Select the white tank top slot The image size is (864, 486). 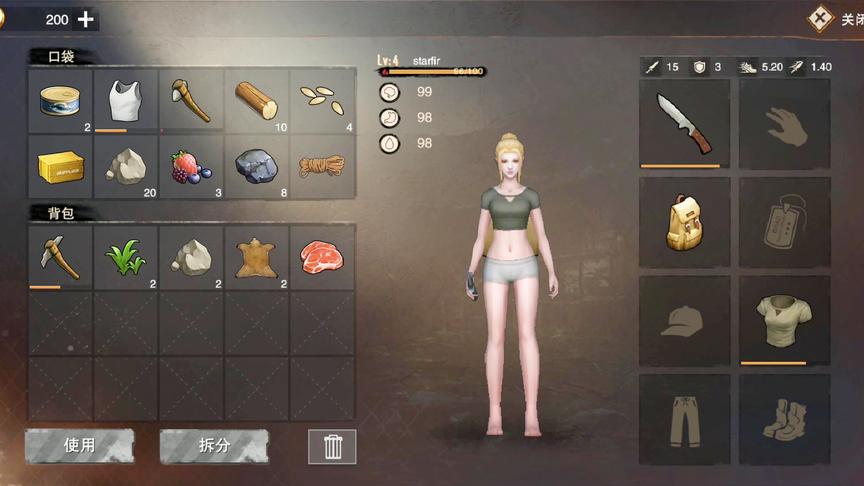(x=126, y=100)
